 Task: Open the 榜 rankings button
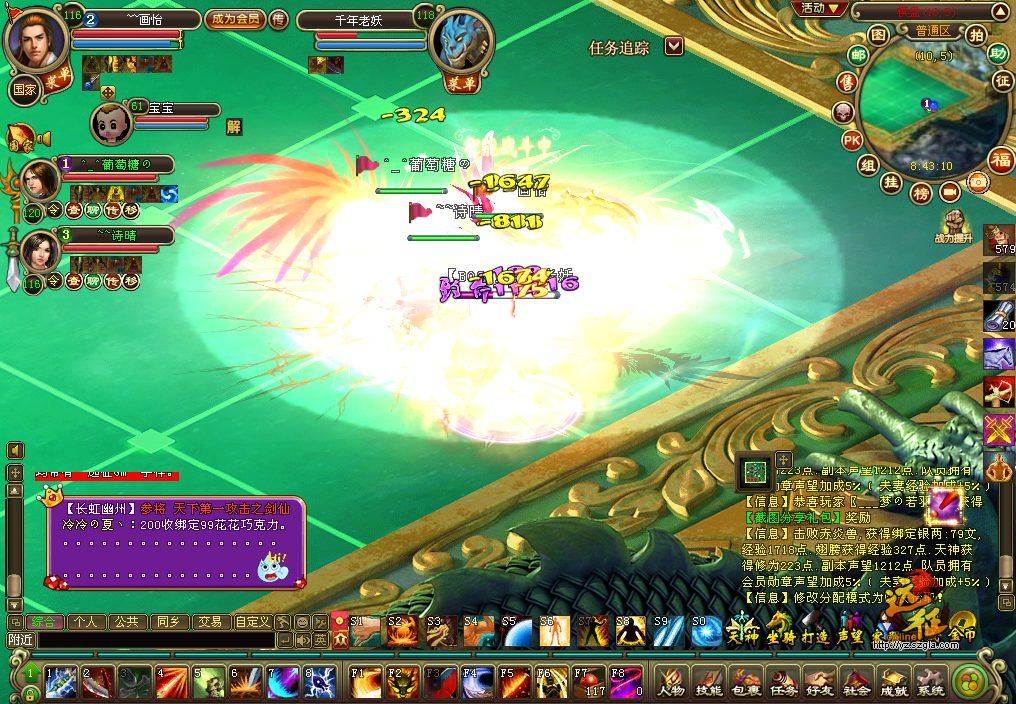pyautogui.click(x=921, y=191)
